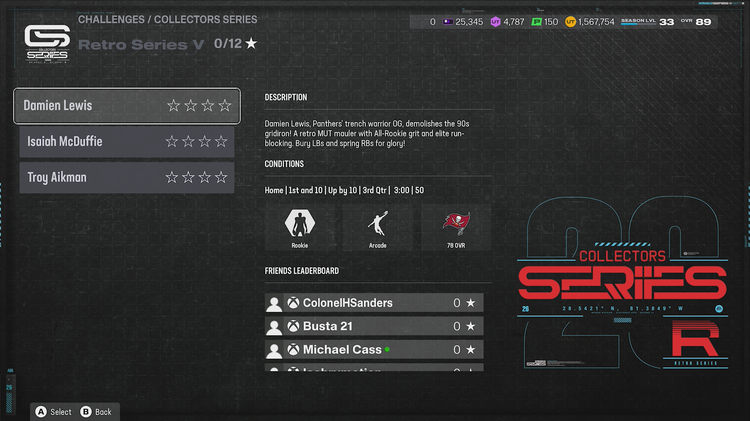
Task: View ColonelHSanders on friends leaderboard
Action: pos(374,303)
